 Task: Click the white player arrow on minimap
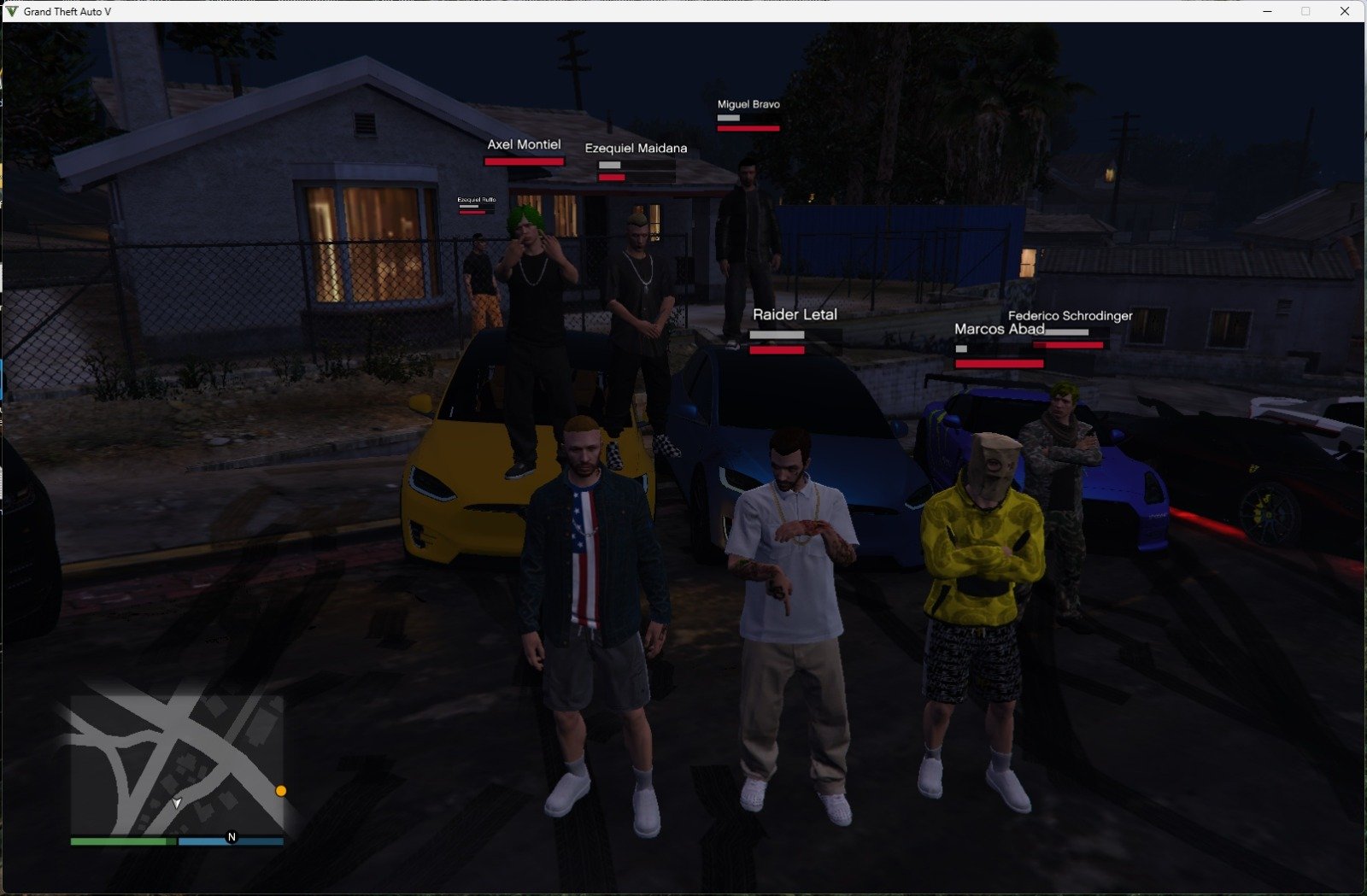click(x=177, y=803)
